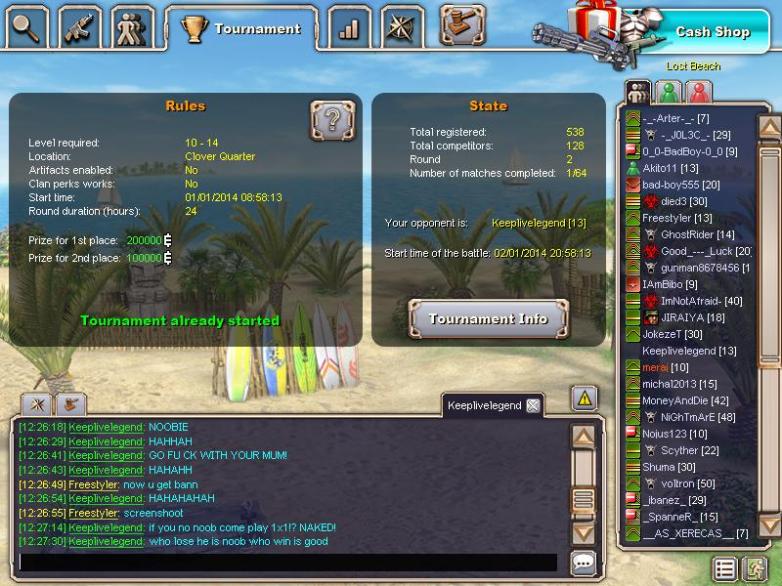Click the Tournament Info button
Screen dimensions: 782x586
click(488, 319)
